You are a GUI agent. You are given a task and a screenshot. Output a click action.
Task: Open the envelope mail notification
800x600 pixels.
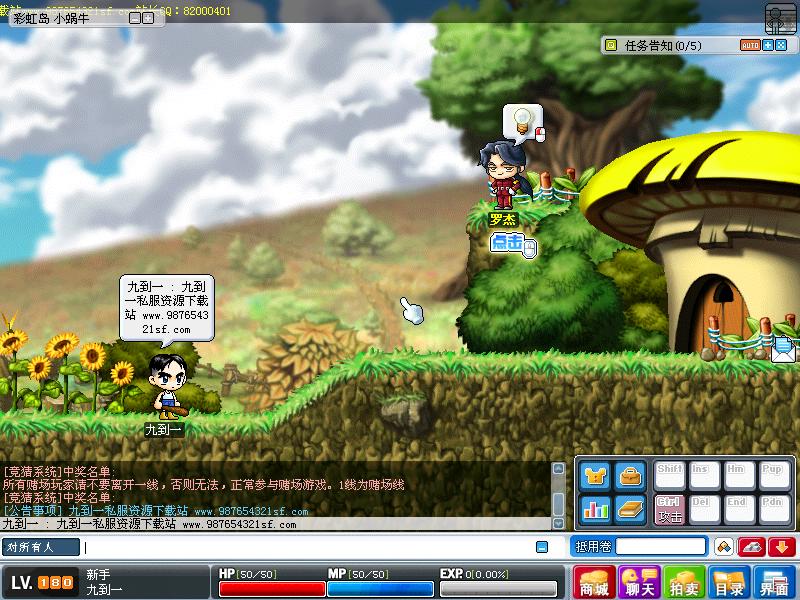(784, 349)
